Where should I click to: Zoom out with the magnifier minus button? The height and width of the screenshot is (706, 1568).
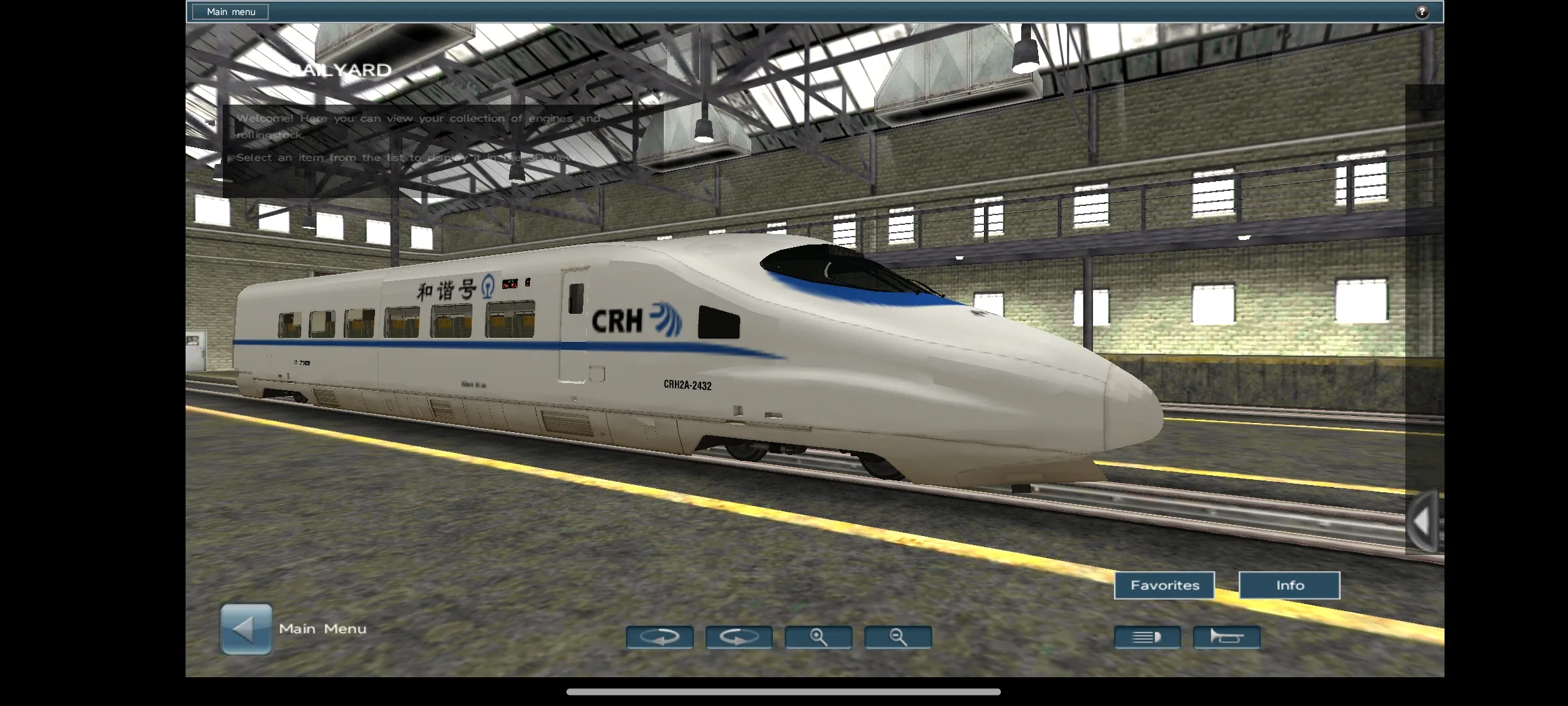pos(898,637)
